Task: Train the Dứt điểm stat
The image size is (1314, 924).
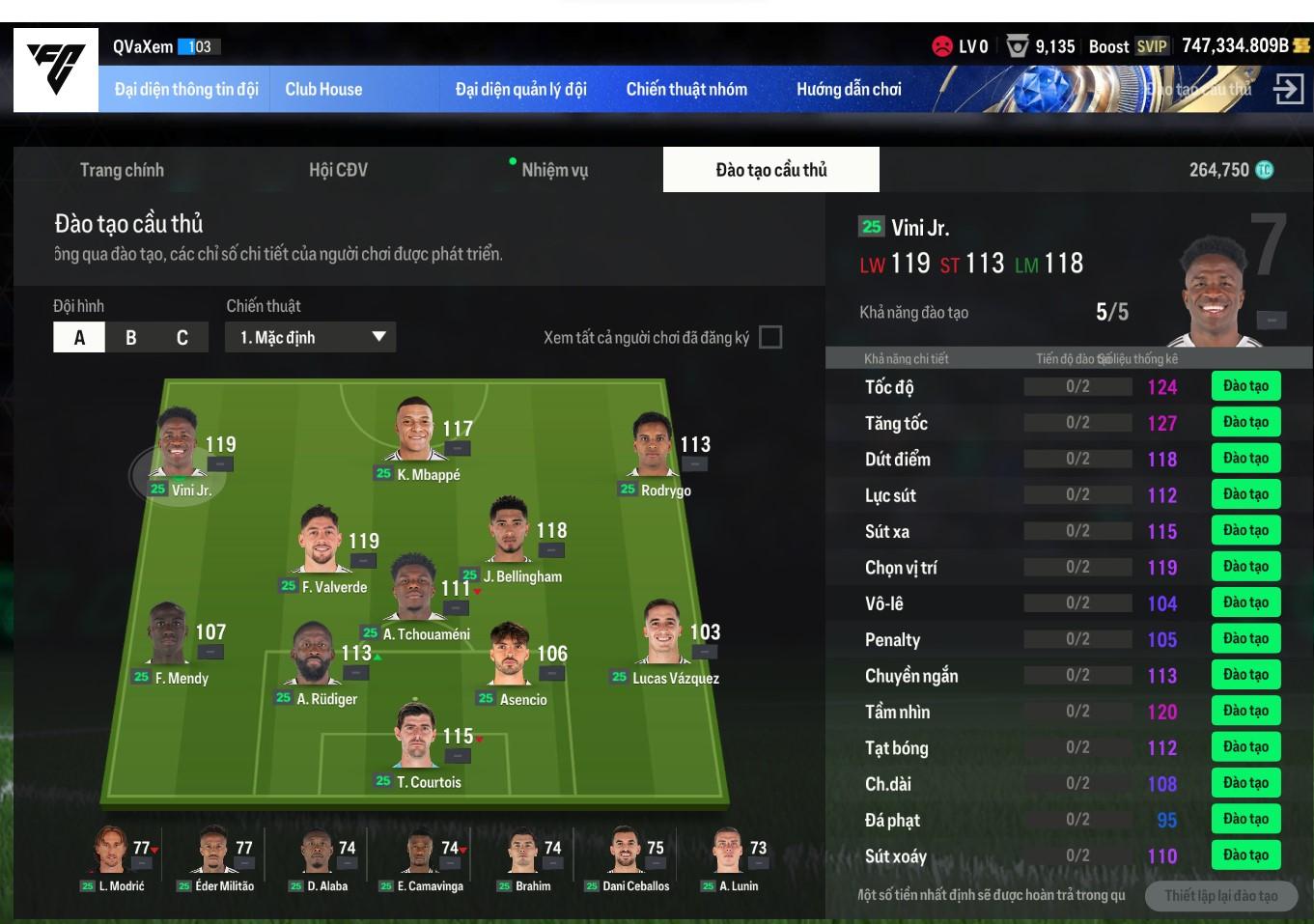Action: click(x=1245, y=459)
